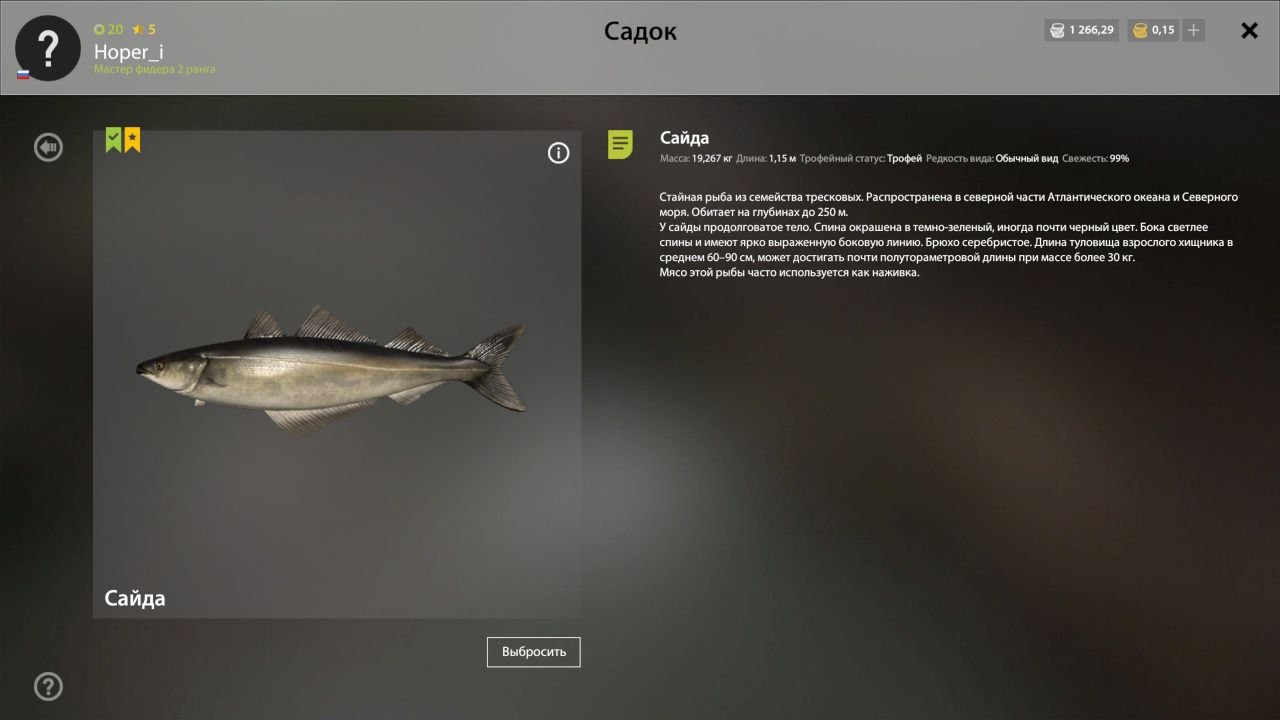The image size is (1280, 720).
Task: Click the silver coins balance icon
Action: [1058, 30]
